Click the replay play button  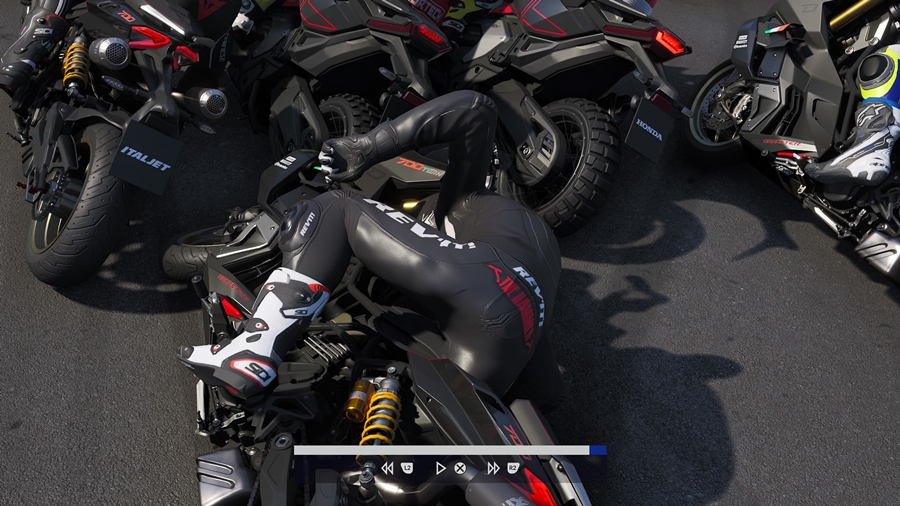(x=440, y=467)
